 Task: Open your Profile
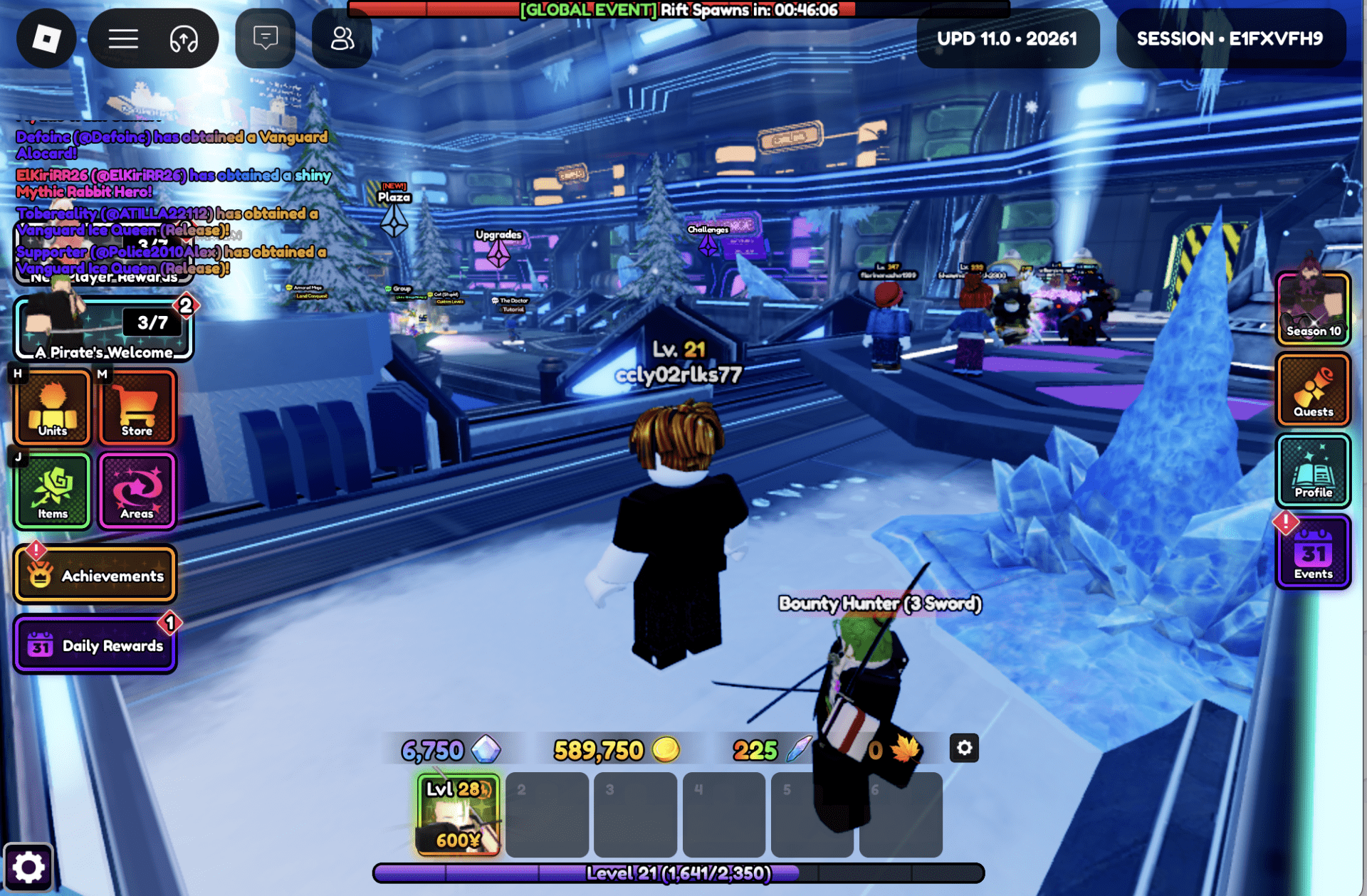[x=1313, y=472]
